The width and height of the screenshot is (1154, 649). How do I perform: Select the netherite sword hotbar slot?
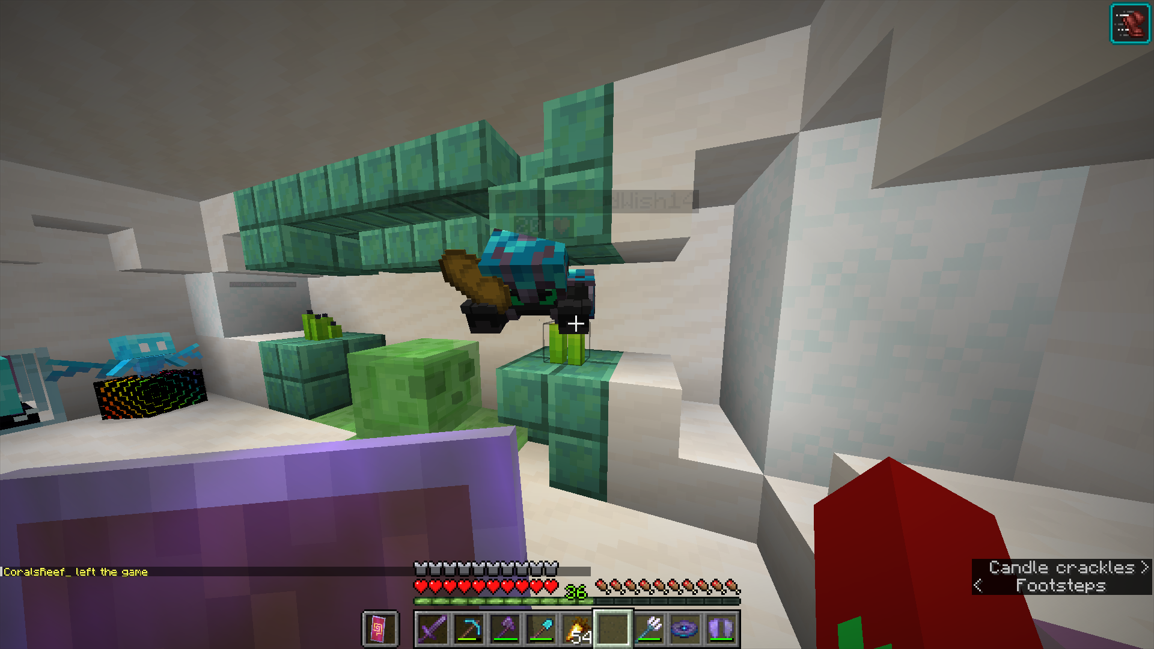pos(433,629)
